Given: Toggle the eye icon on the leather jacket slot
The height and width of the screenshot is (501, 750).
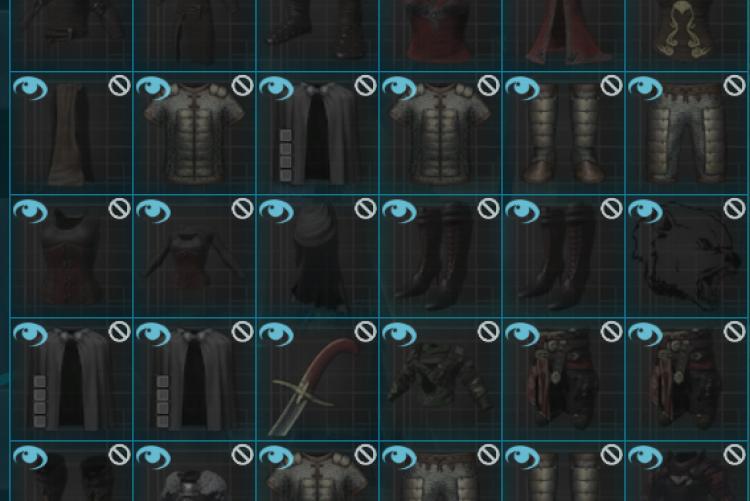Looking at the screenshot, I should pyautogui.click(x=399, y=334).
